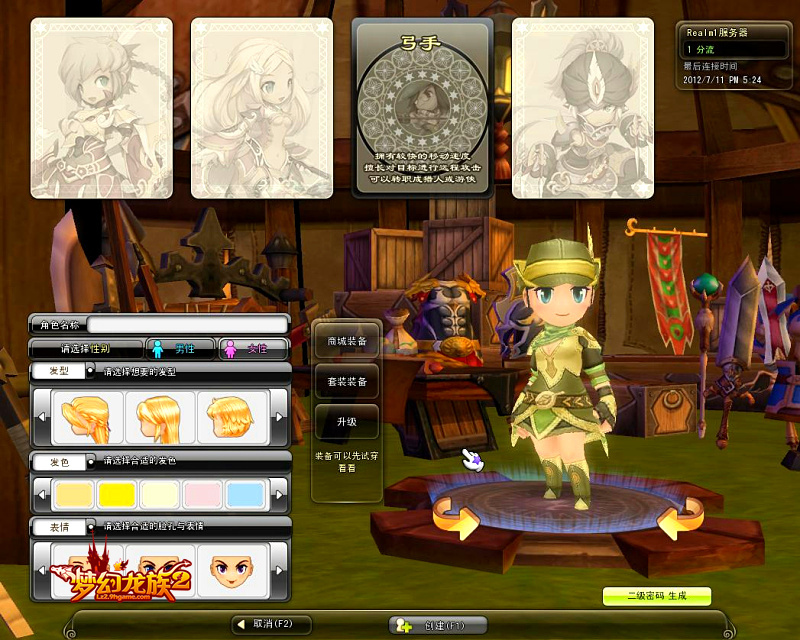
Task: Click the upgrade (升级) button
Action: [347, 422]
